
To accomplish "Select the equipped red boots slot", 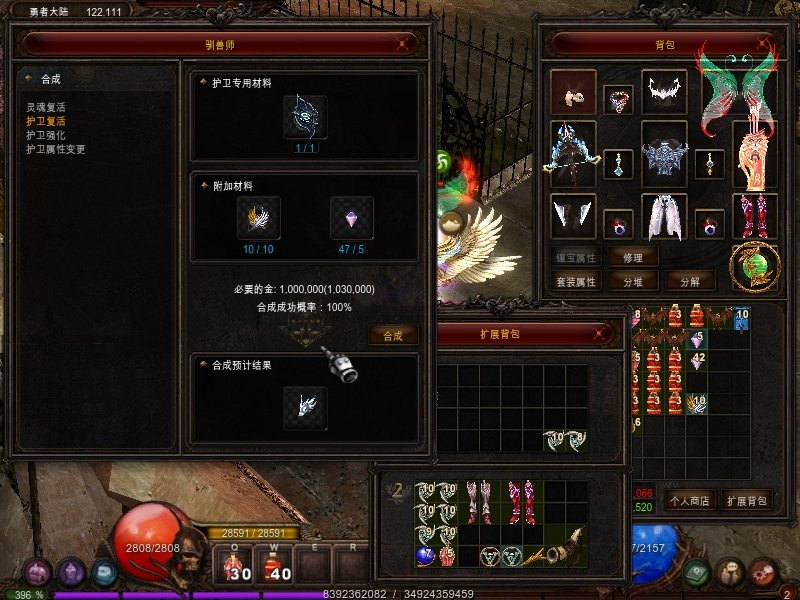I will coord(755,216).
